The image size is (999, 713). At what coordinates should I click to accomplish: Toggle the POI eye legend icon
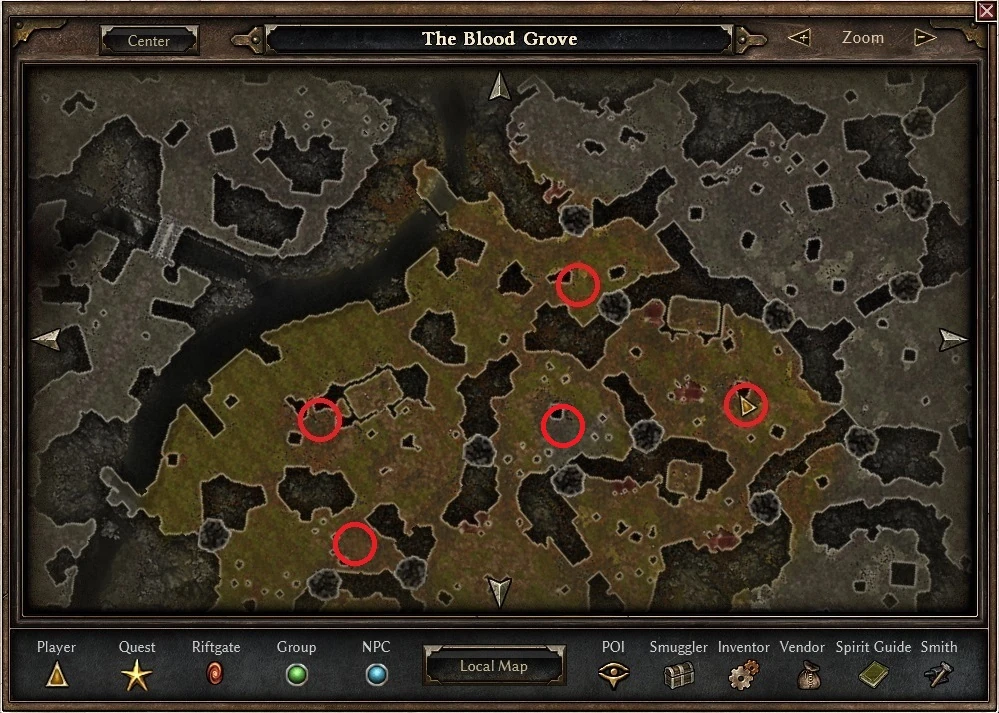pyautogui.click(x=613, y=675)
